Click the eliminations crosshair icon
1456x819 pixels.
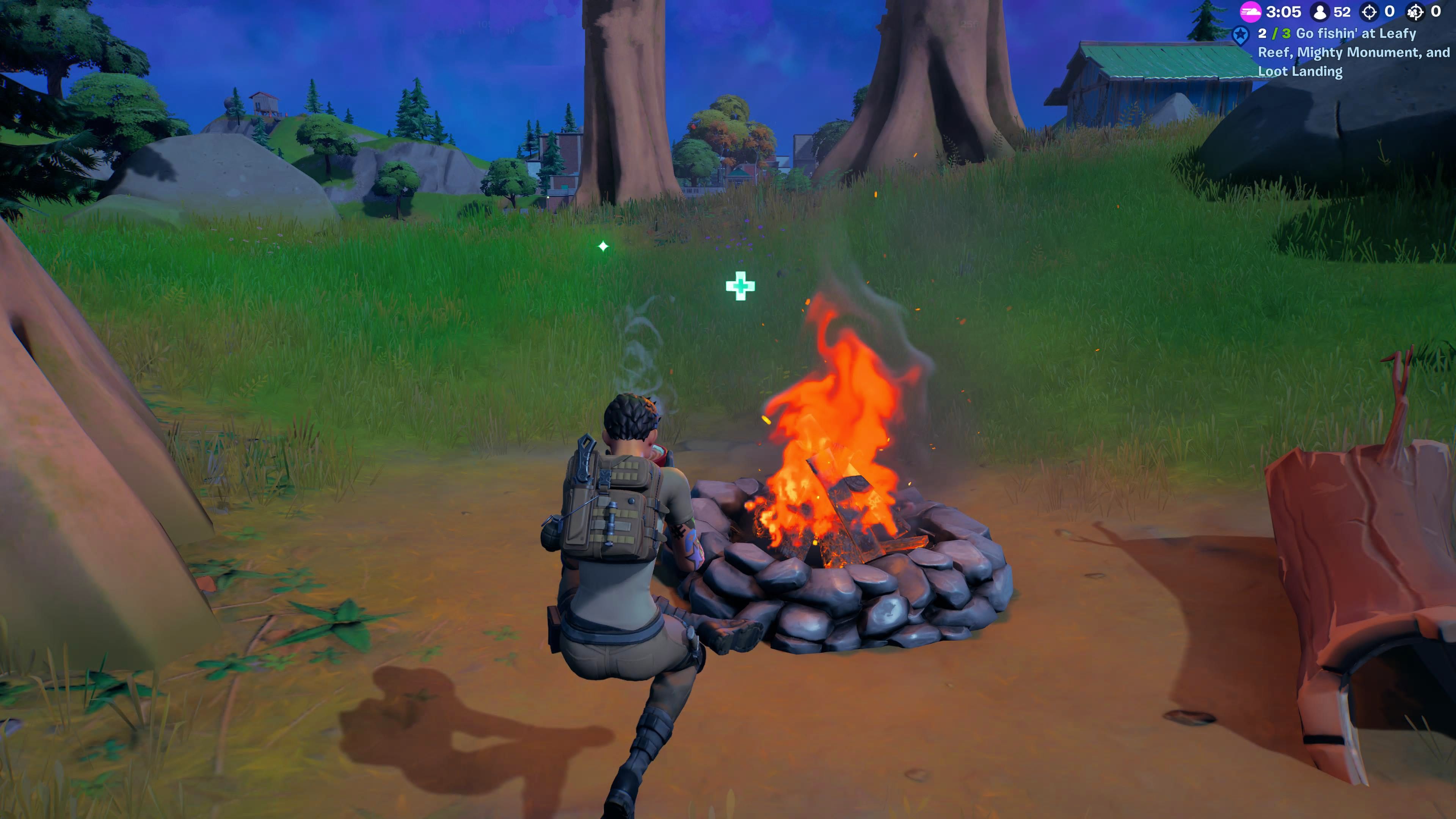pyautogui.click(x=1370, y=11)
